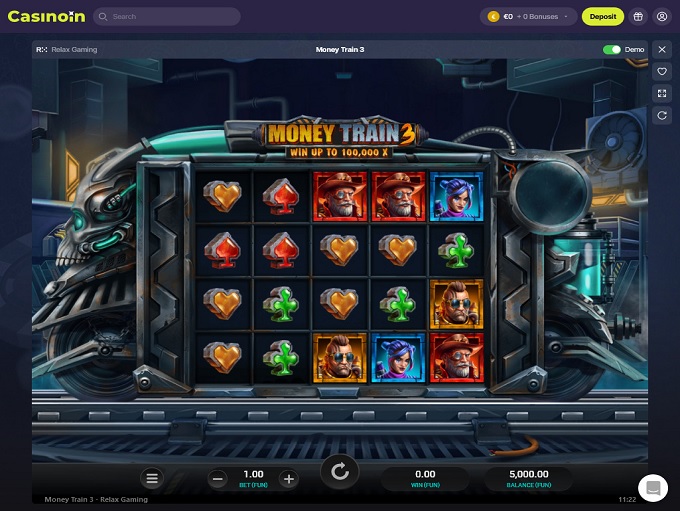Open the gift box rewards icon
680x511 pixels.
coord(638,17)
